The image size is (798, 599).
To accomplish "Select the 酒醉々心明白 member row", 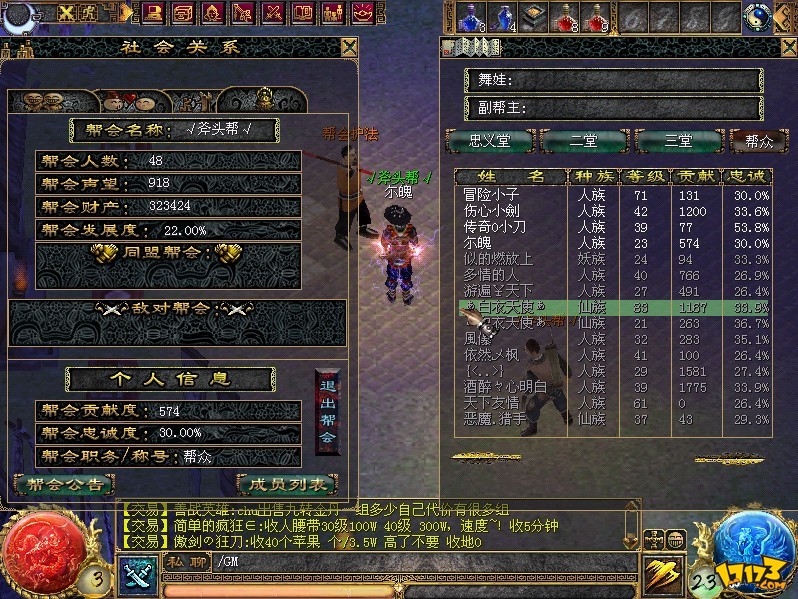I will click(506, 387).
